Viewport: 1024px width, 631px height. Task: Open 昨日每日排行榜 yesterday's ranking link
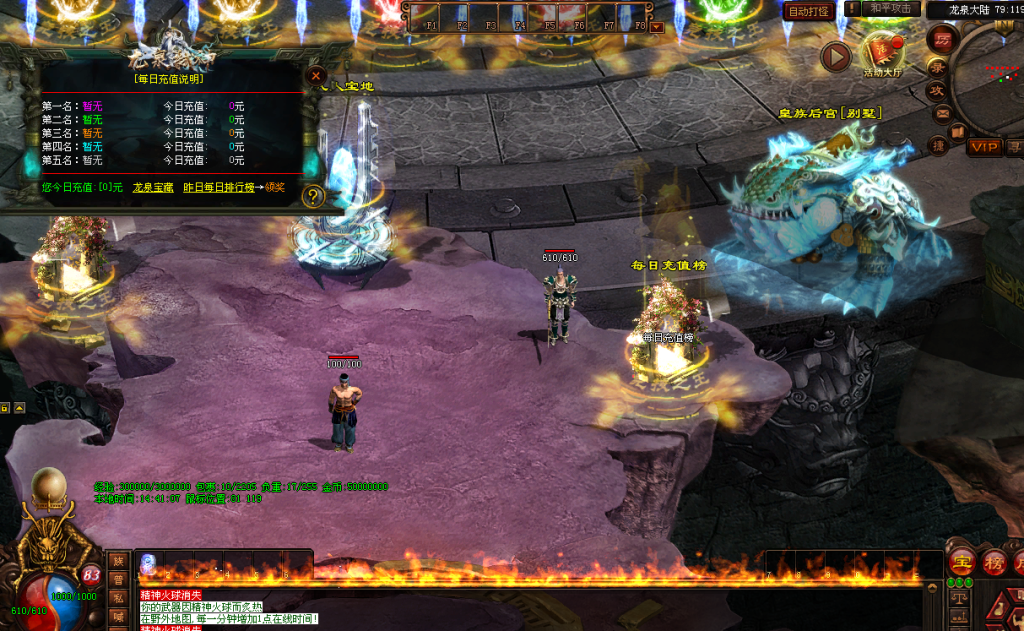[x=218, y=187]
